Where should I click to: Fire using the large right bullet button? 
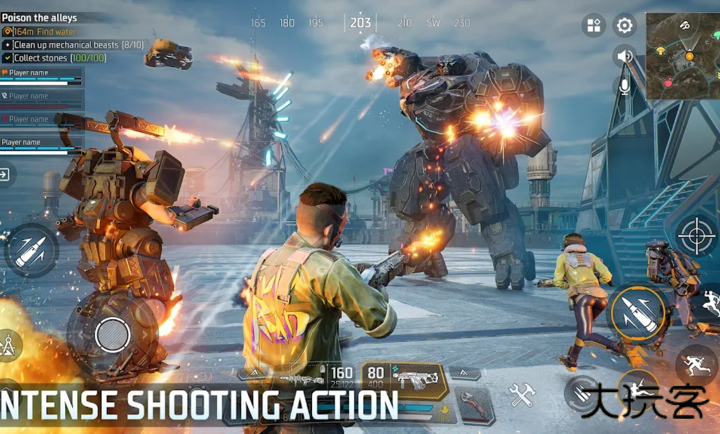(x=638, y=312)
